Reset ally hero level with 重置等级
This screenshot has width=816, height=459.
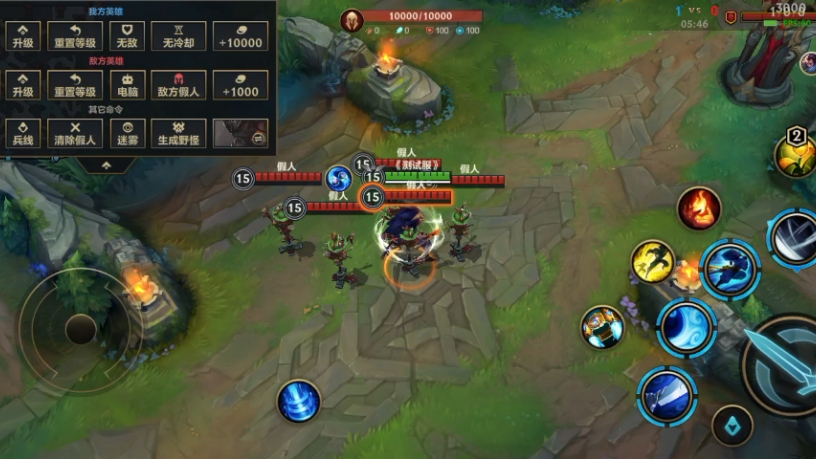point(75,36)
